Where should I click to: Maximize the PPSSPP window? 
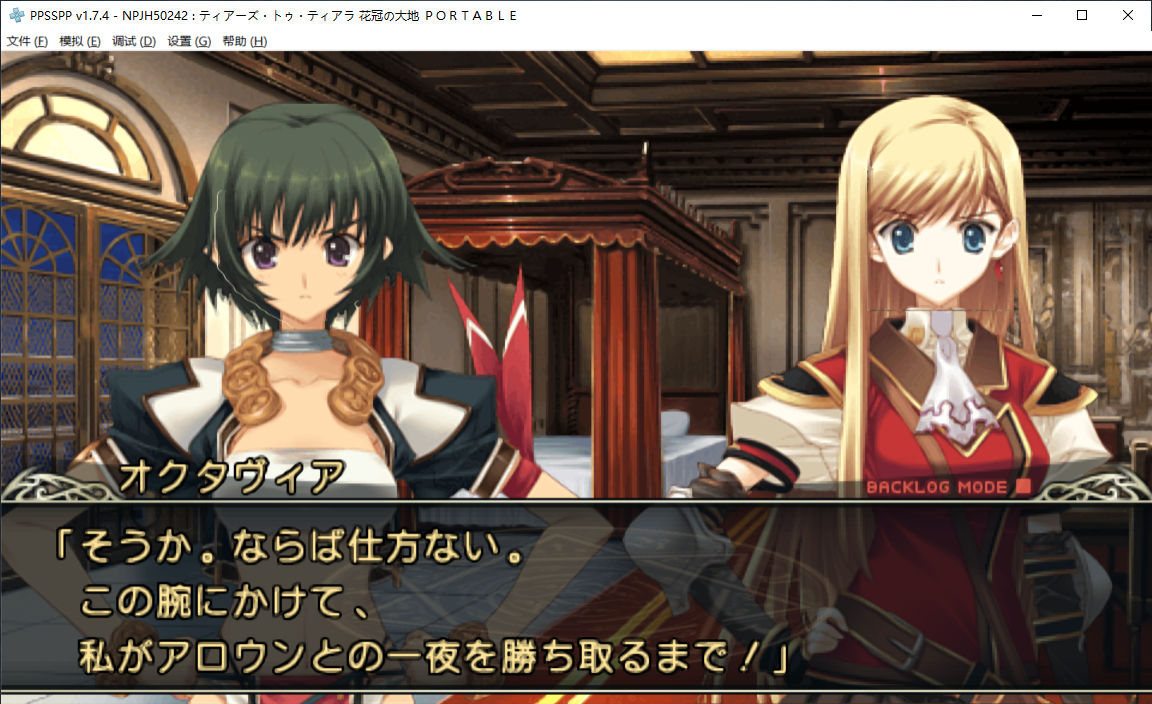pyautogui.click(x=1082, y=15)
